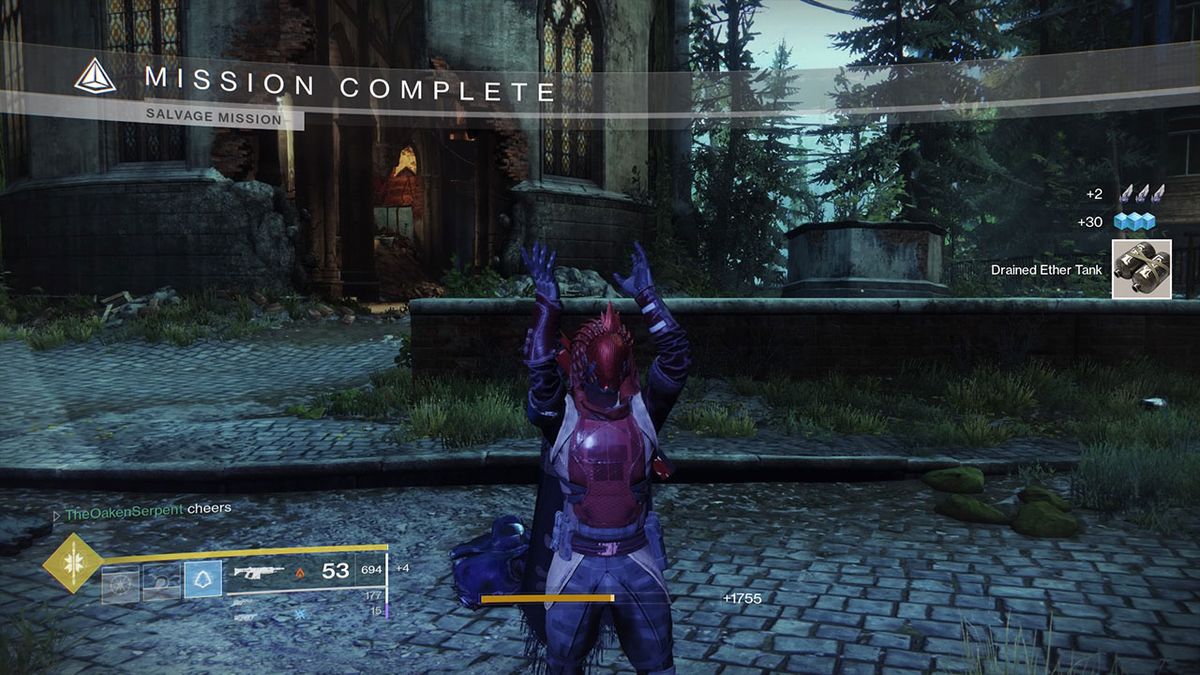Activate the highlighted blue class ability icon
Viewport: 1200px width, 675px height.
[x=202, y=578]
